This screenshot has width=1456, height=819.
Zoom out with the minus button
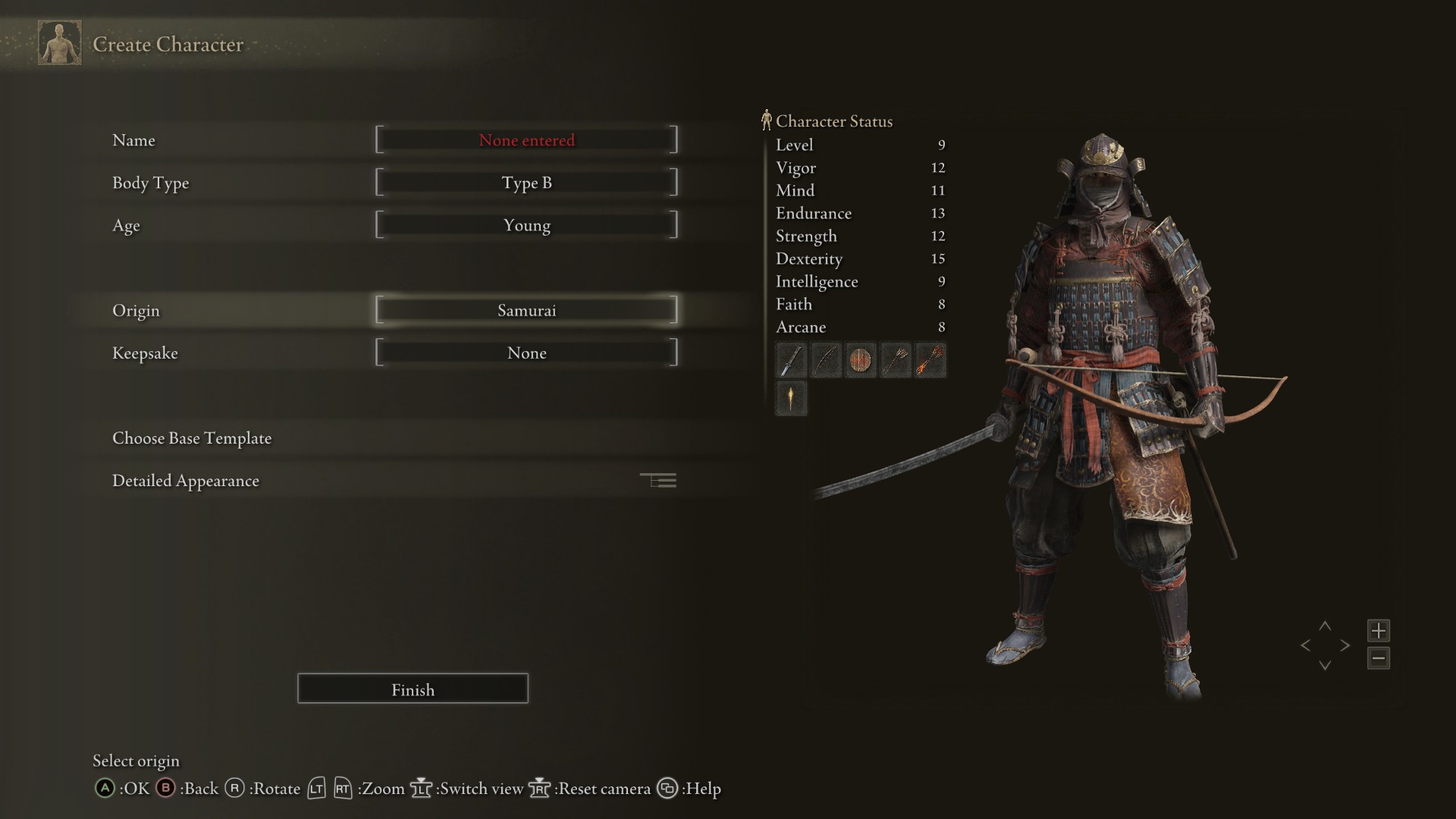coord(1378,658)
